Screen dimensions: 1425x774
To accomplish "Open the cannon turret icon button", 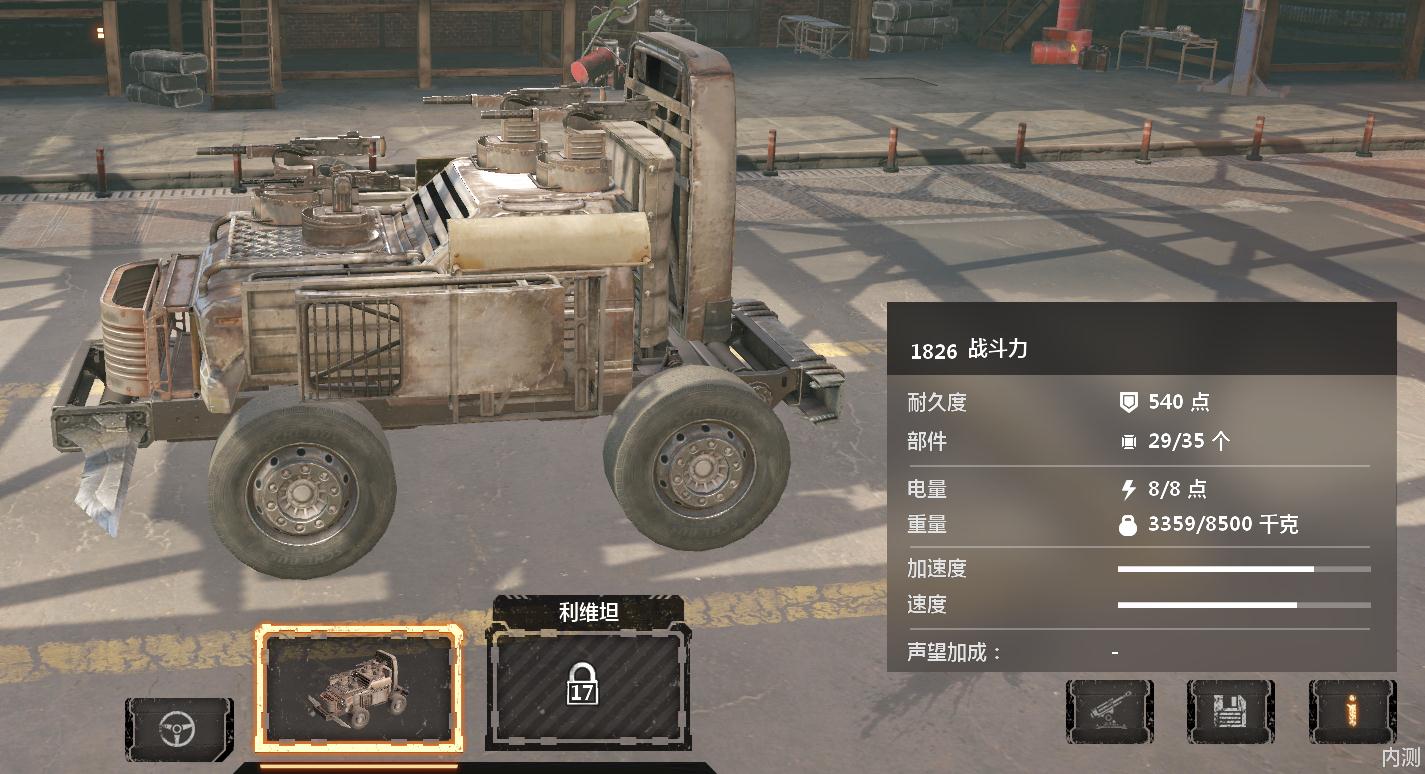I will pyautogui.click(x=1109, y=711).
